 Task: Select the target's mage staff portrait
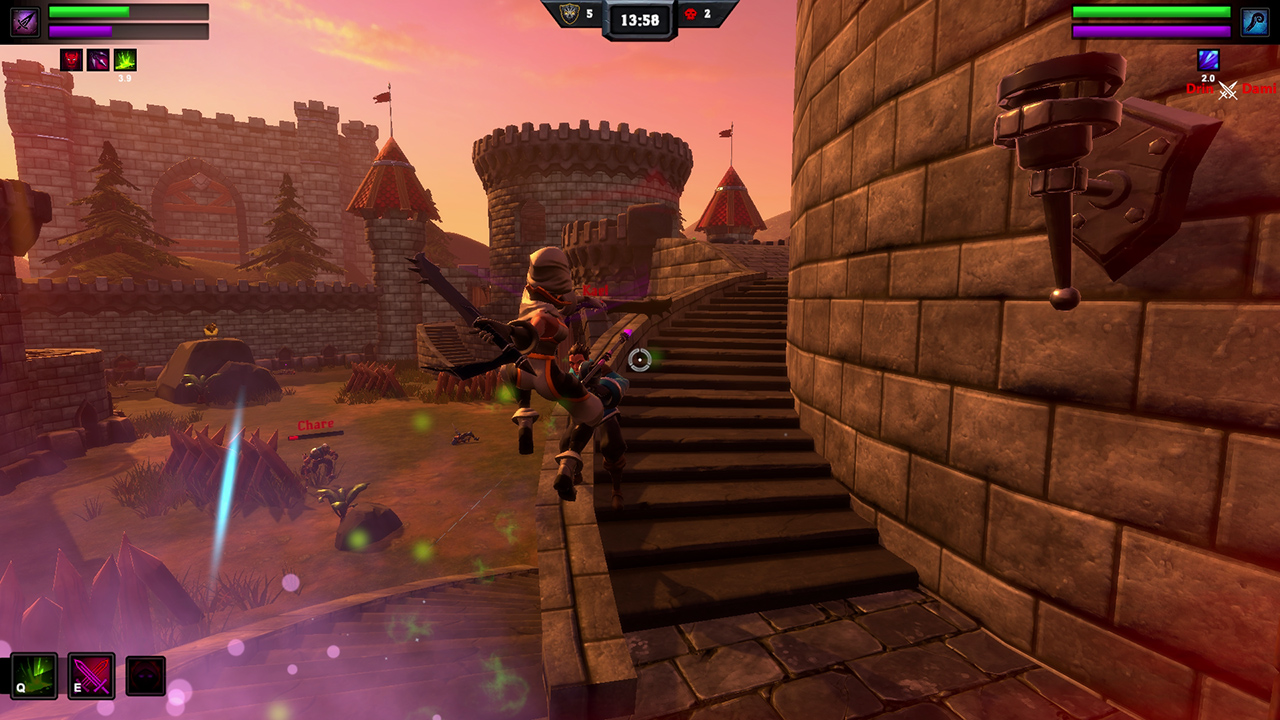[1255, 22]
